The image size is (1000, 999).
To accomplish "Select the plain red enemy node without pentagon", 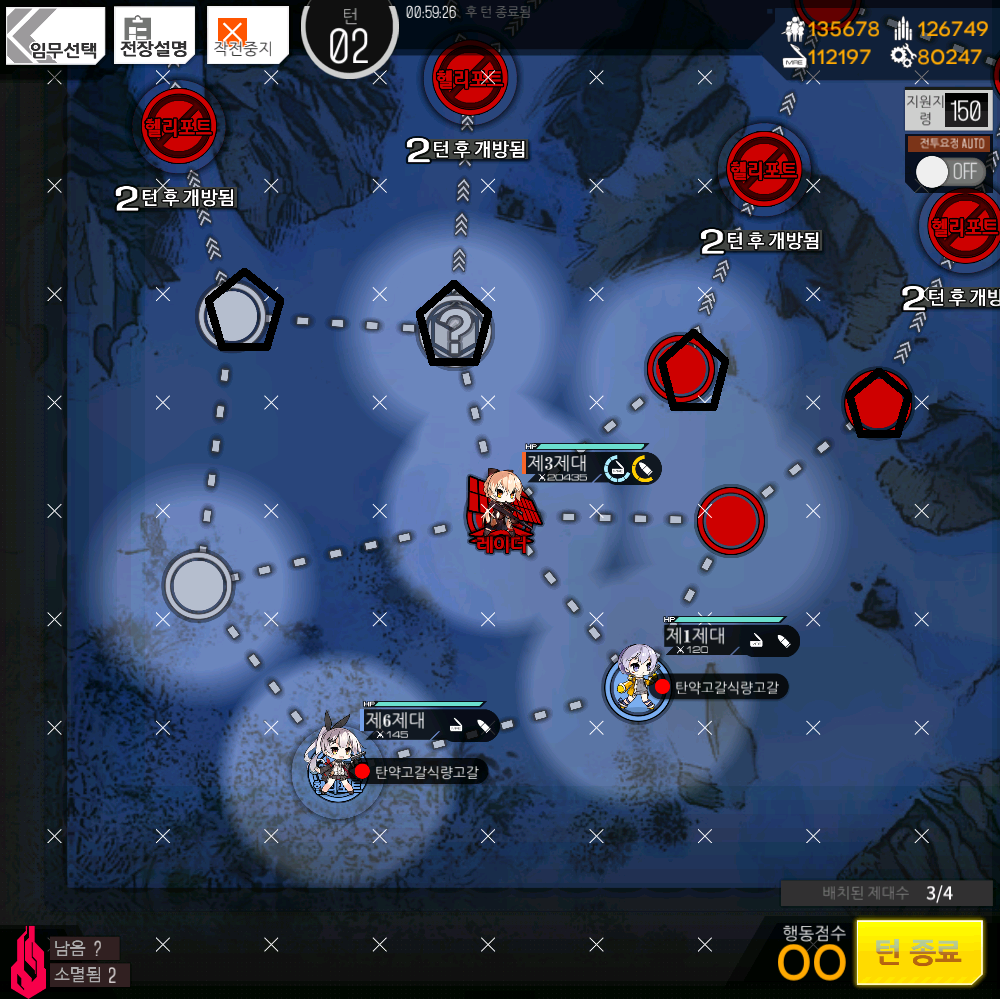I will click(730, 520).
